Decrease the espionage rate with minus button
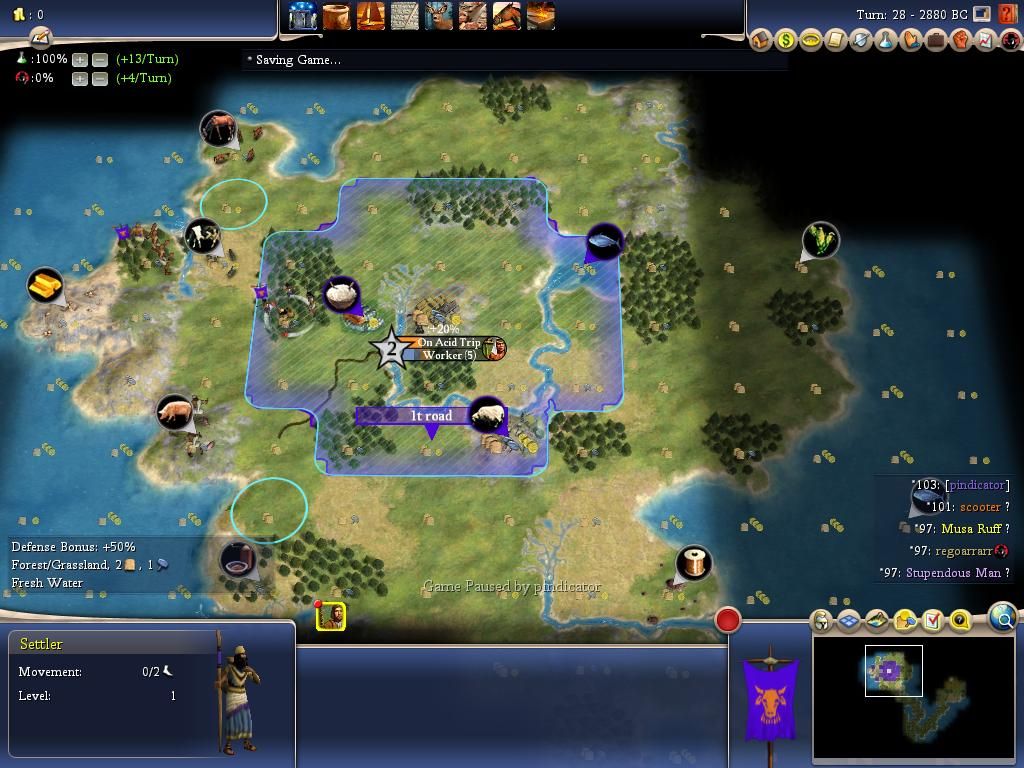 click(100, 78)
